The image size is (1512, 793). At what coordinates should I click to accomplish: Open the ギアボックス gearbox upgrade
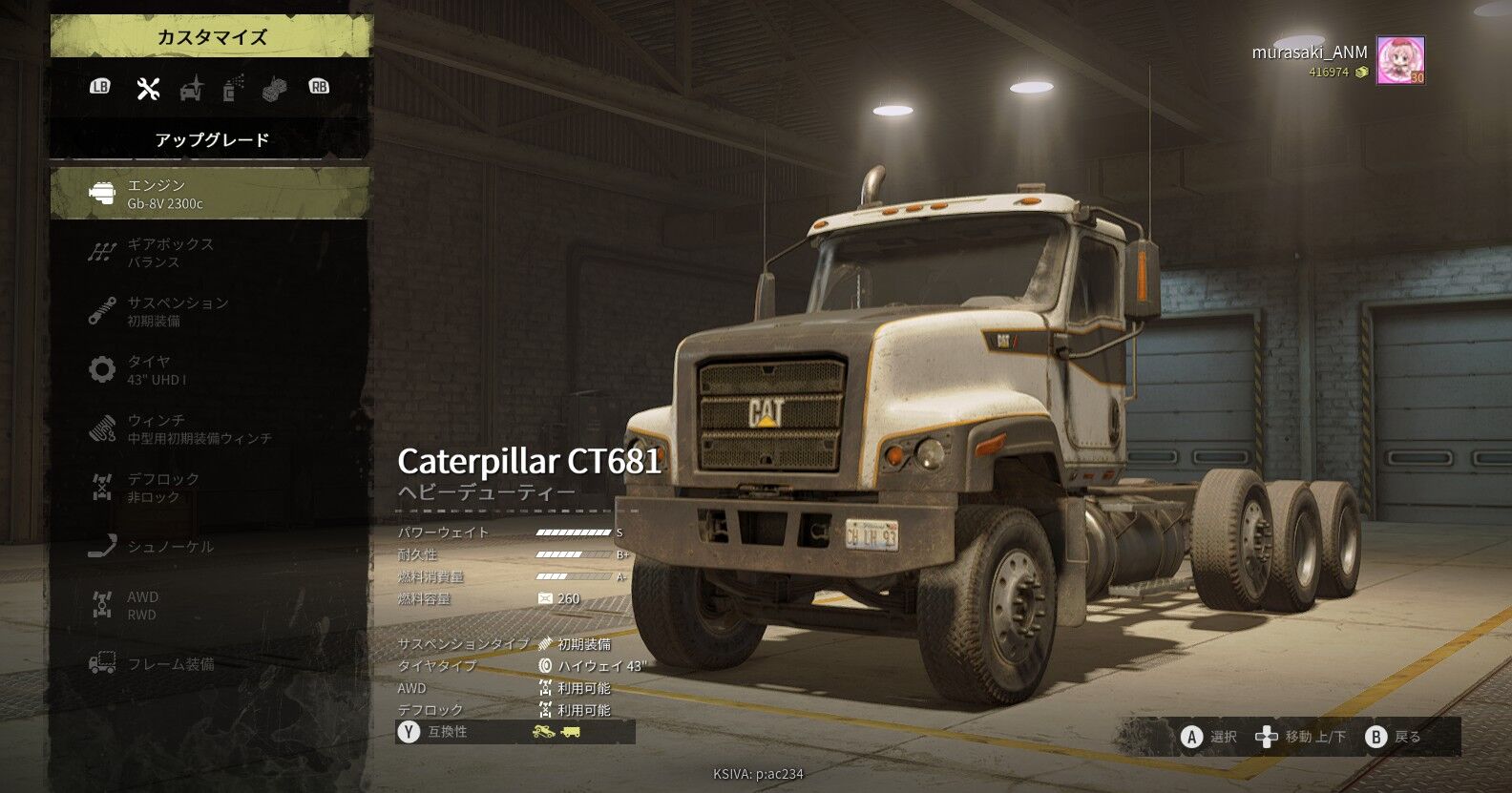210,252
